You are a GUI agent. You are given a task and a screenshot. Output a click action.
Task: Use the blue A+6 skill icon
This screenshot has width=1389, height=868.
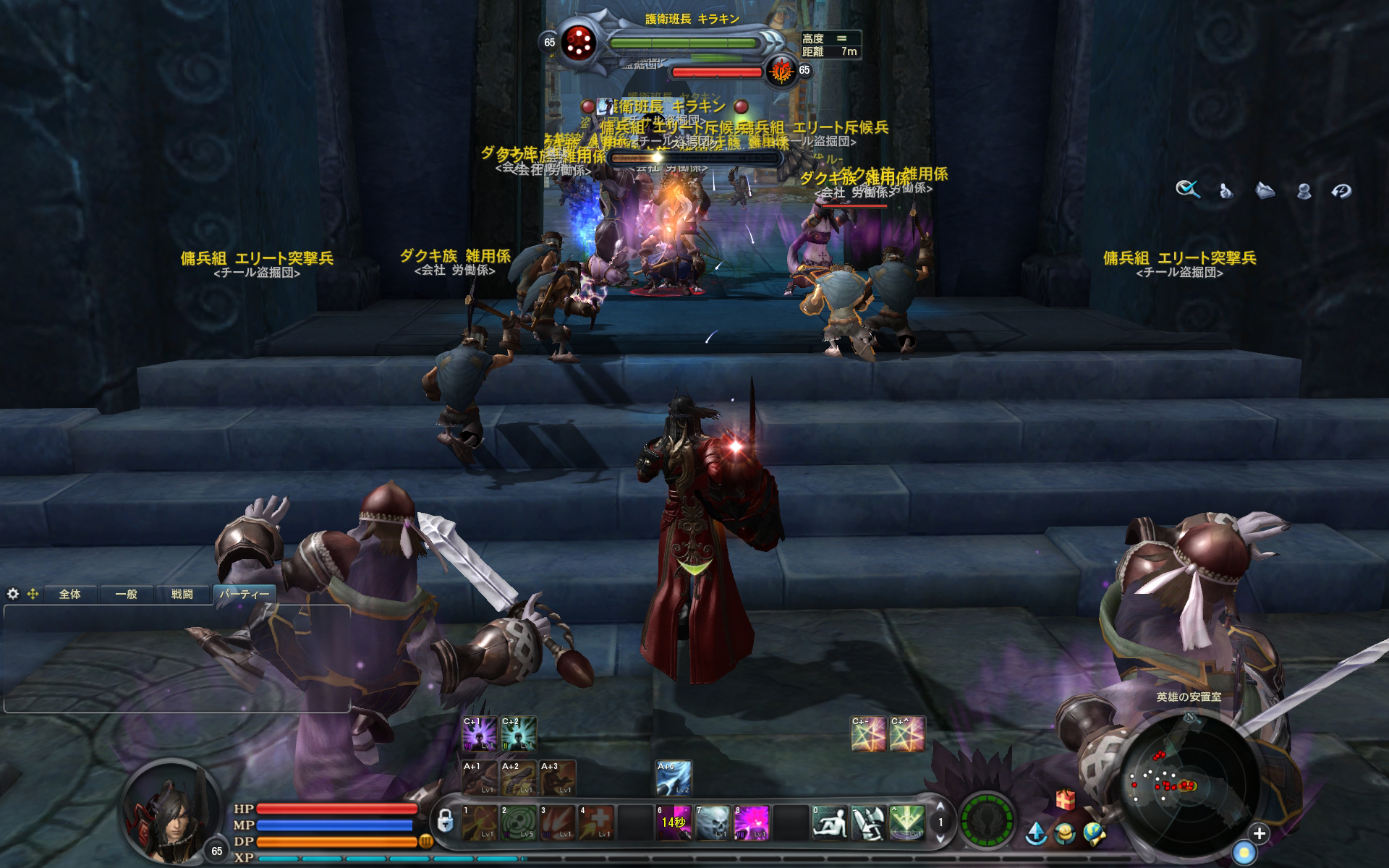click(674, 778)
